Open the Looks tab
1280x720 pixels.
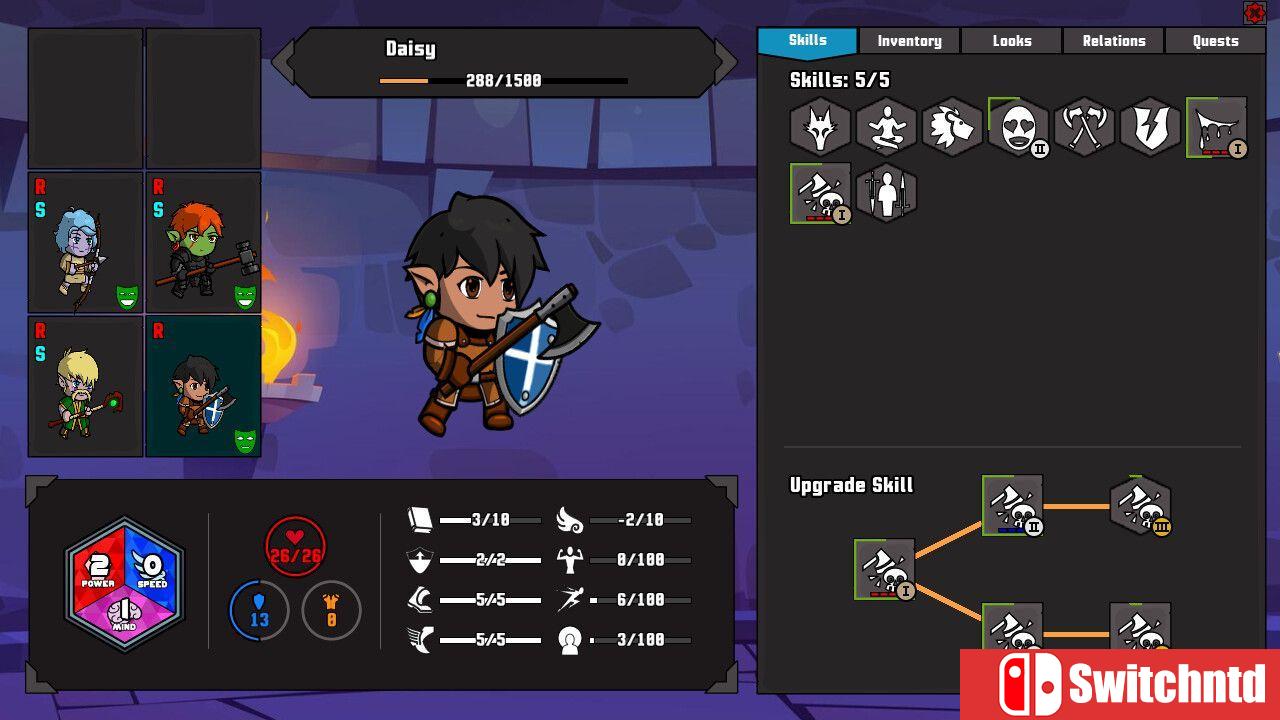click(1011, 41)
